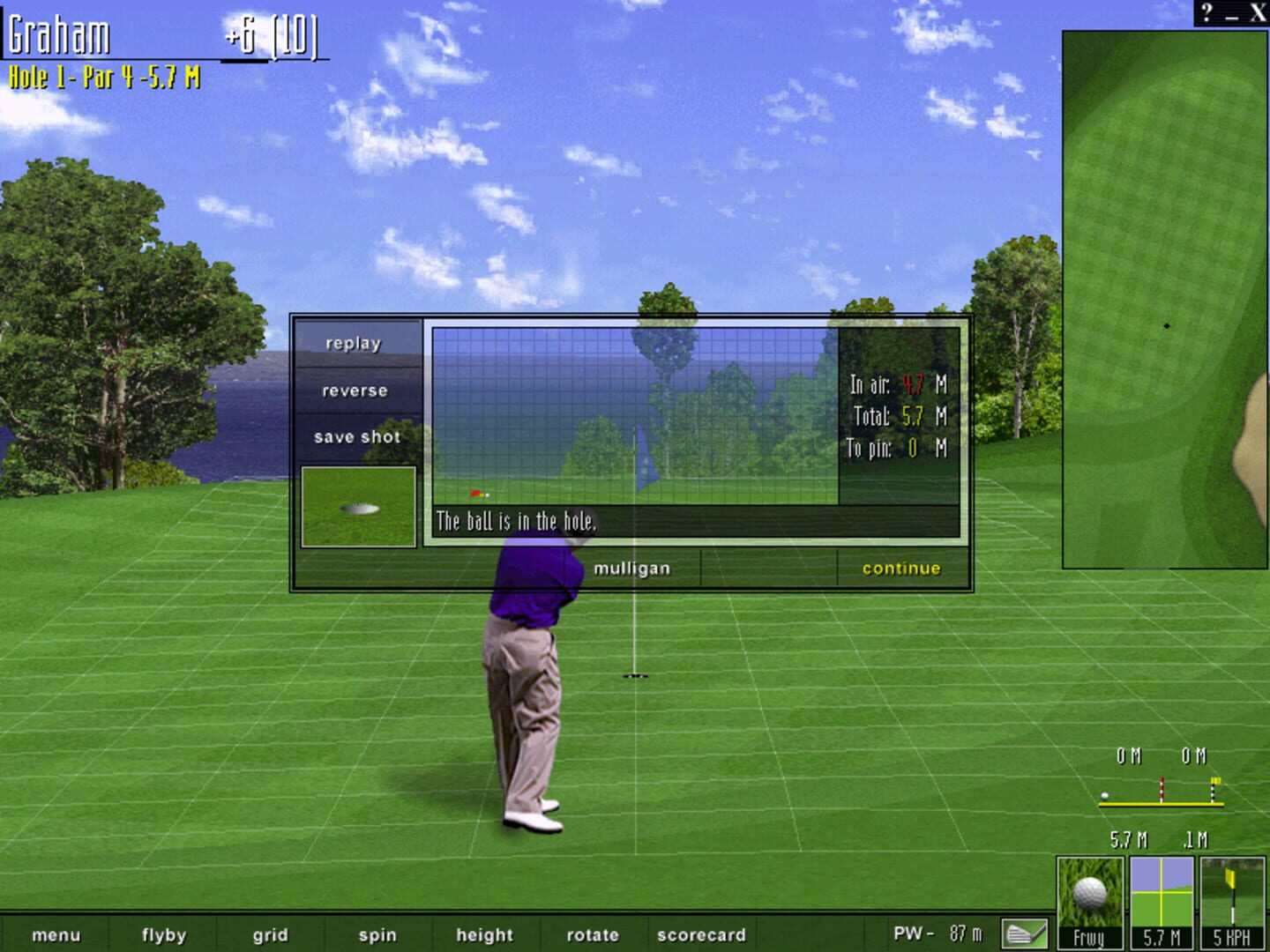The image size is (1270, 952).
Task: Click the ball marker on the overhead green map
Action: [x=1166, y=324]
